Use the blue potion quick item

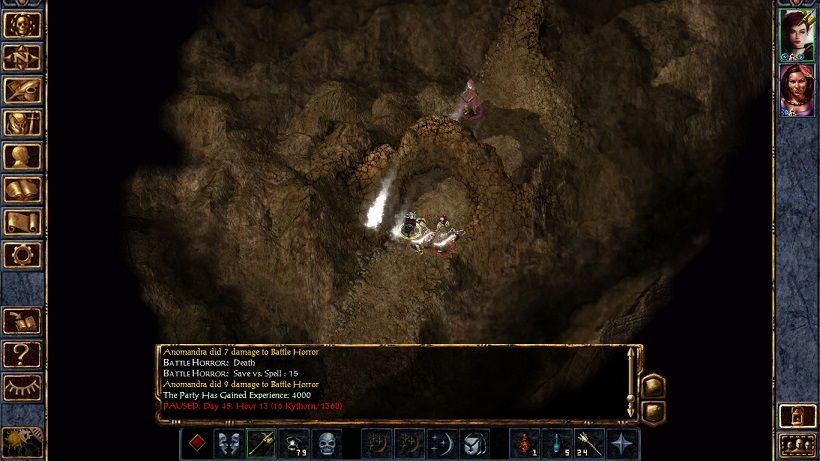557,443
